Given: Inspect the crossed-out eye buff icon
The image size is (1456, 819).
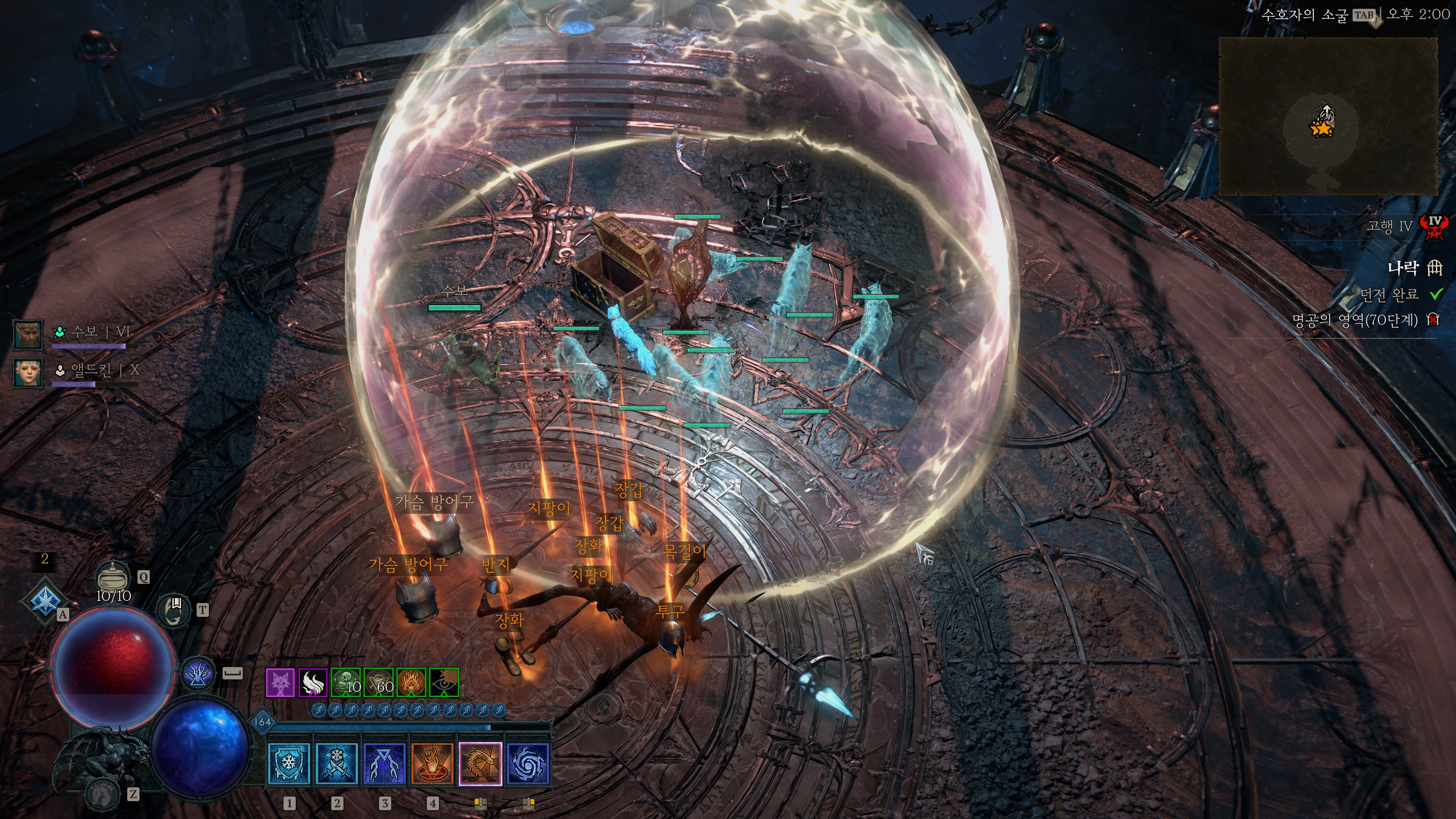Looking at the screenshot, I should [444, 683].
